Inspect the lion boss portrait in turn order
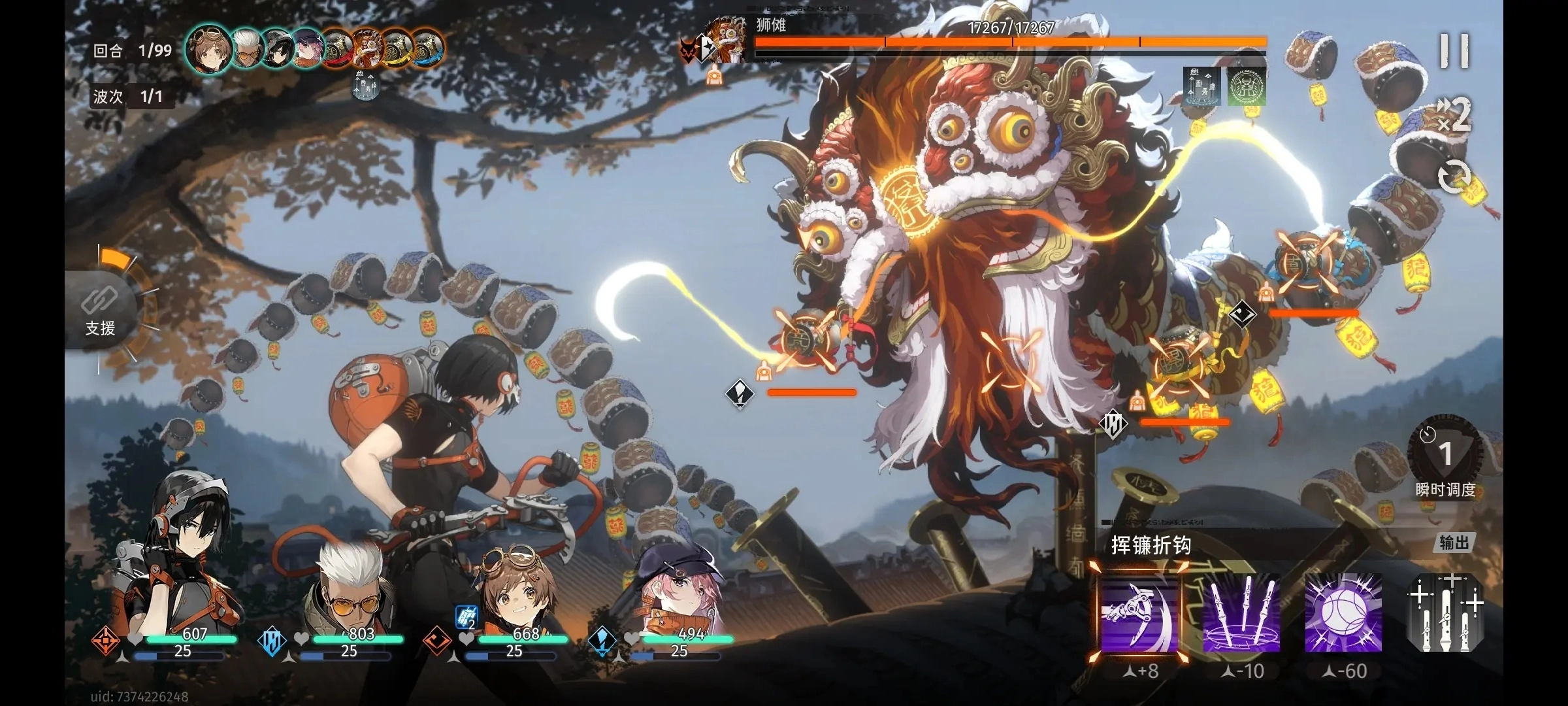This screenshot has width=1568, height=706. click(368, 48)
